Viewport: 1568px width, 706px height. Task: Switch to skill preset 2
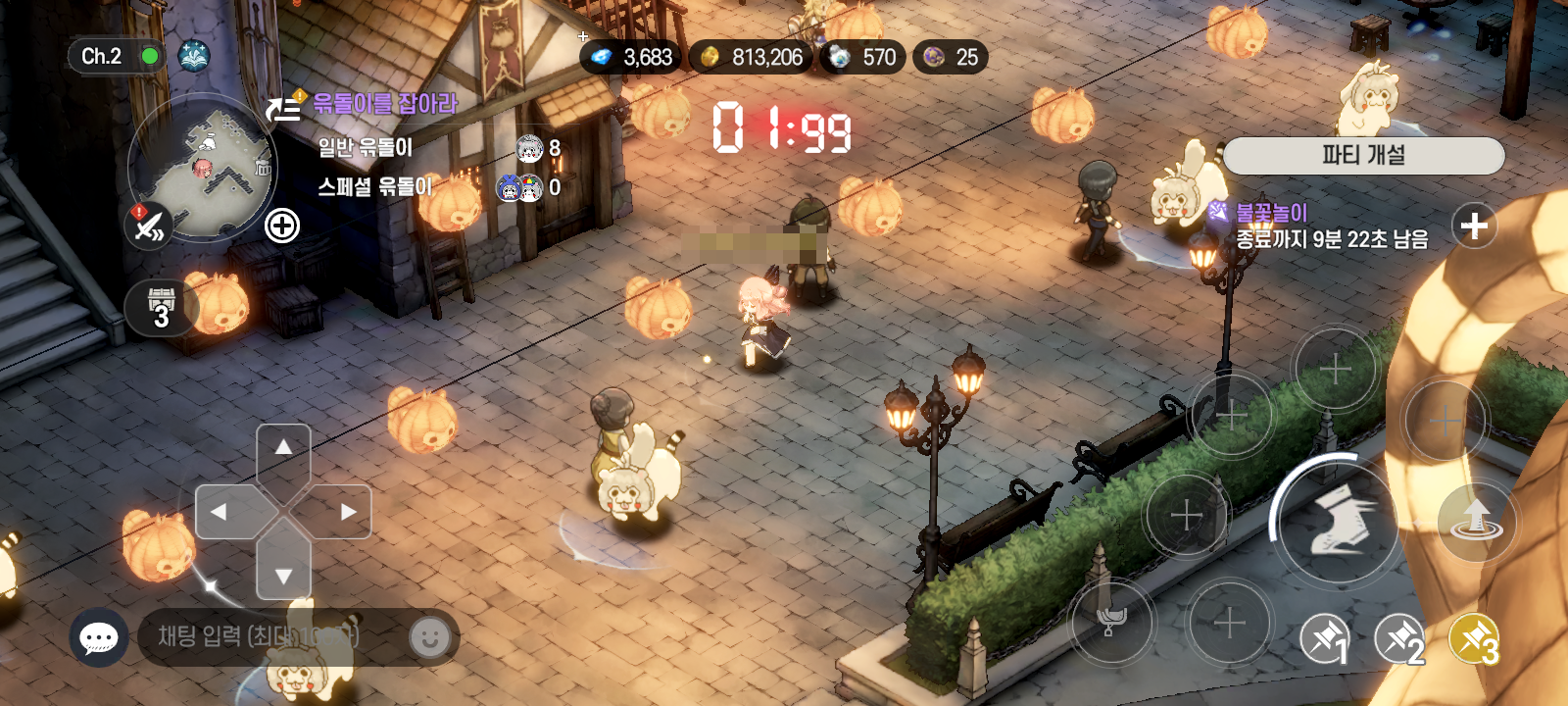1399,640
